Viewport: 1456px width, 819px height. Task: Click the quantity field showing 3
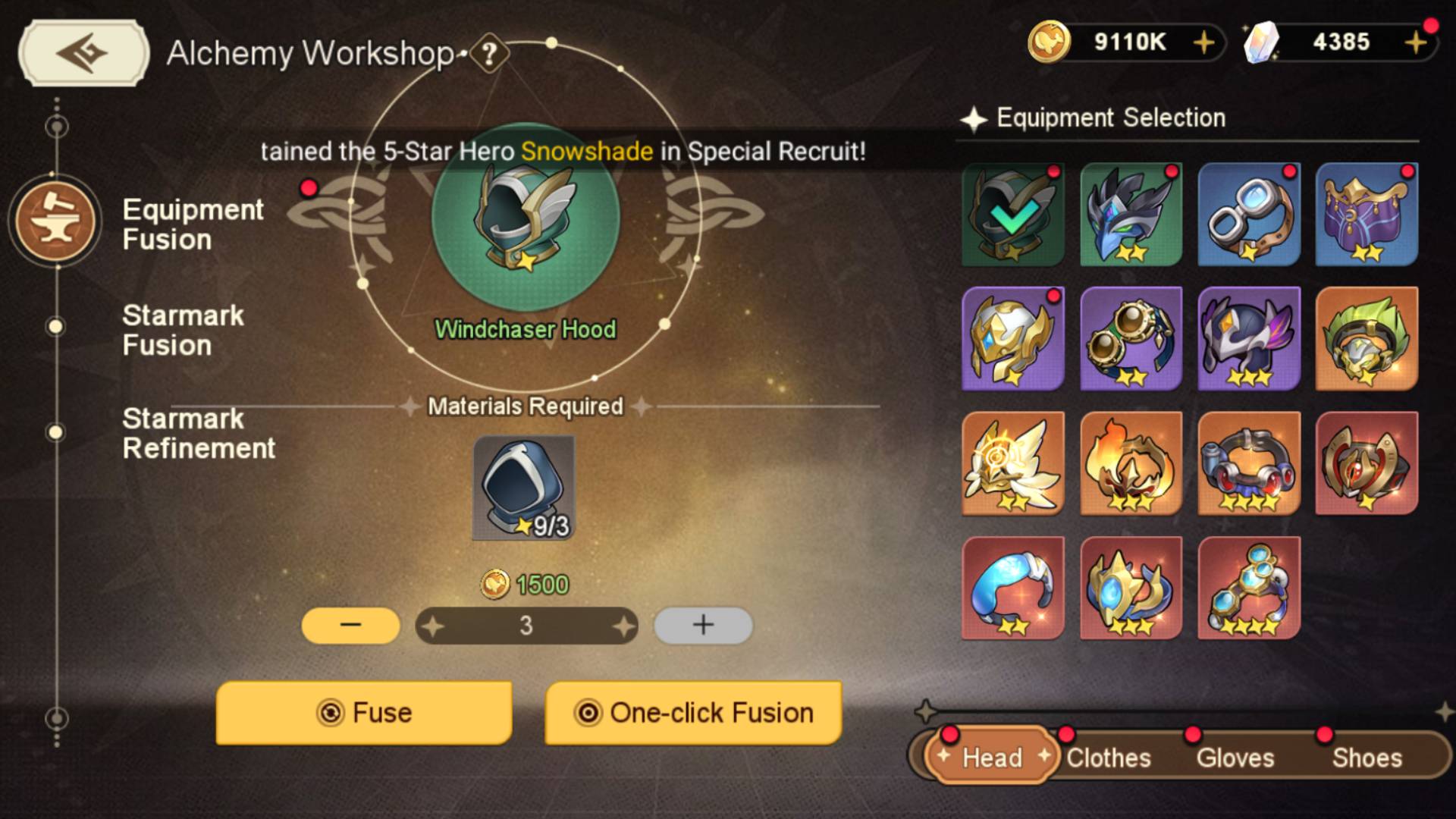tap(526, 625)
